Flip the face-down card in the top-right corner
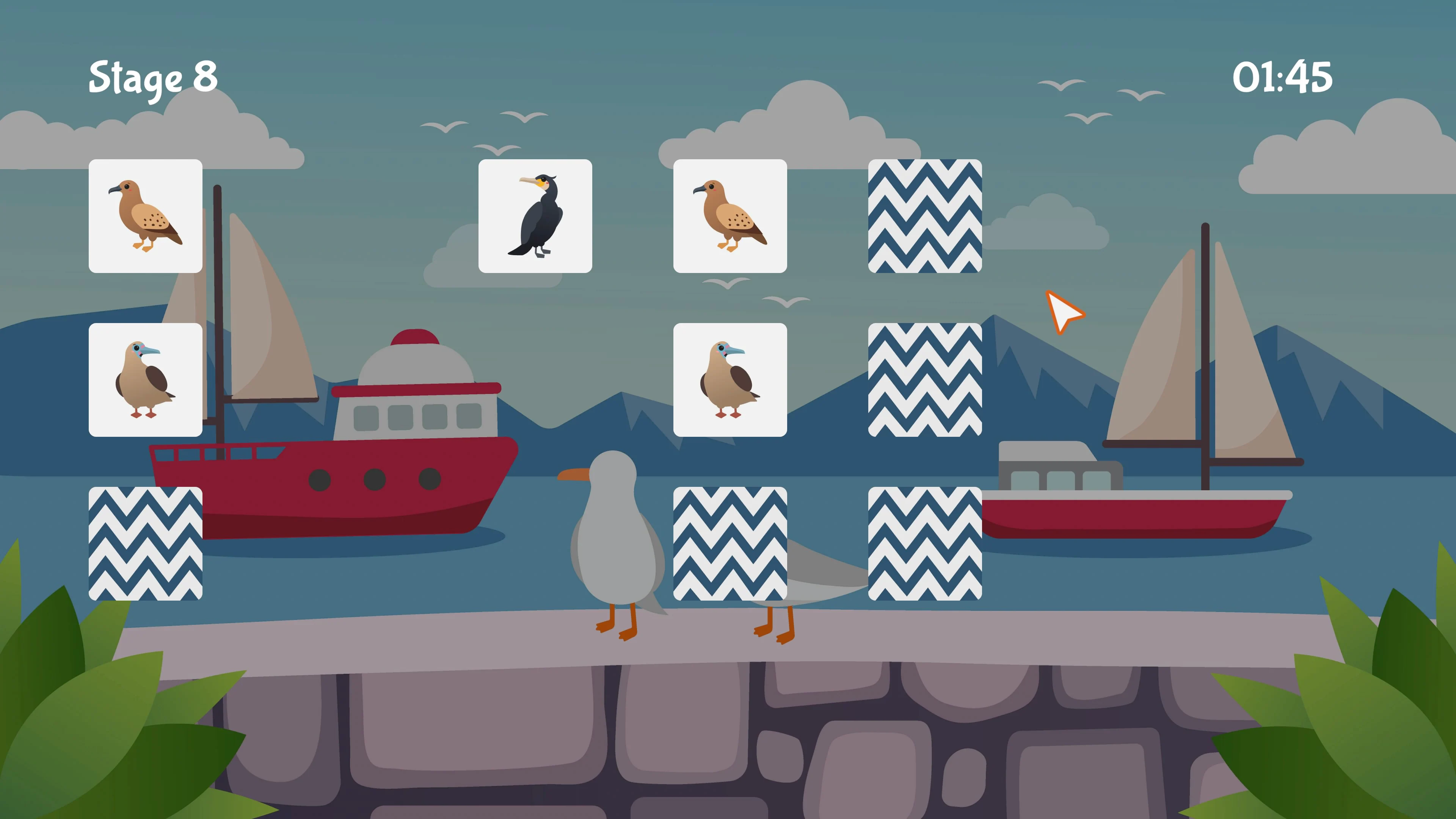Viewport: 1456px width, 819px height. click(925, 215)
